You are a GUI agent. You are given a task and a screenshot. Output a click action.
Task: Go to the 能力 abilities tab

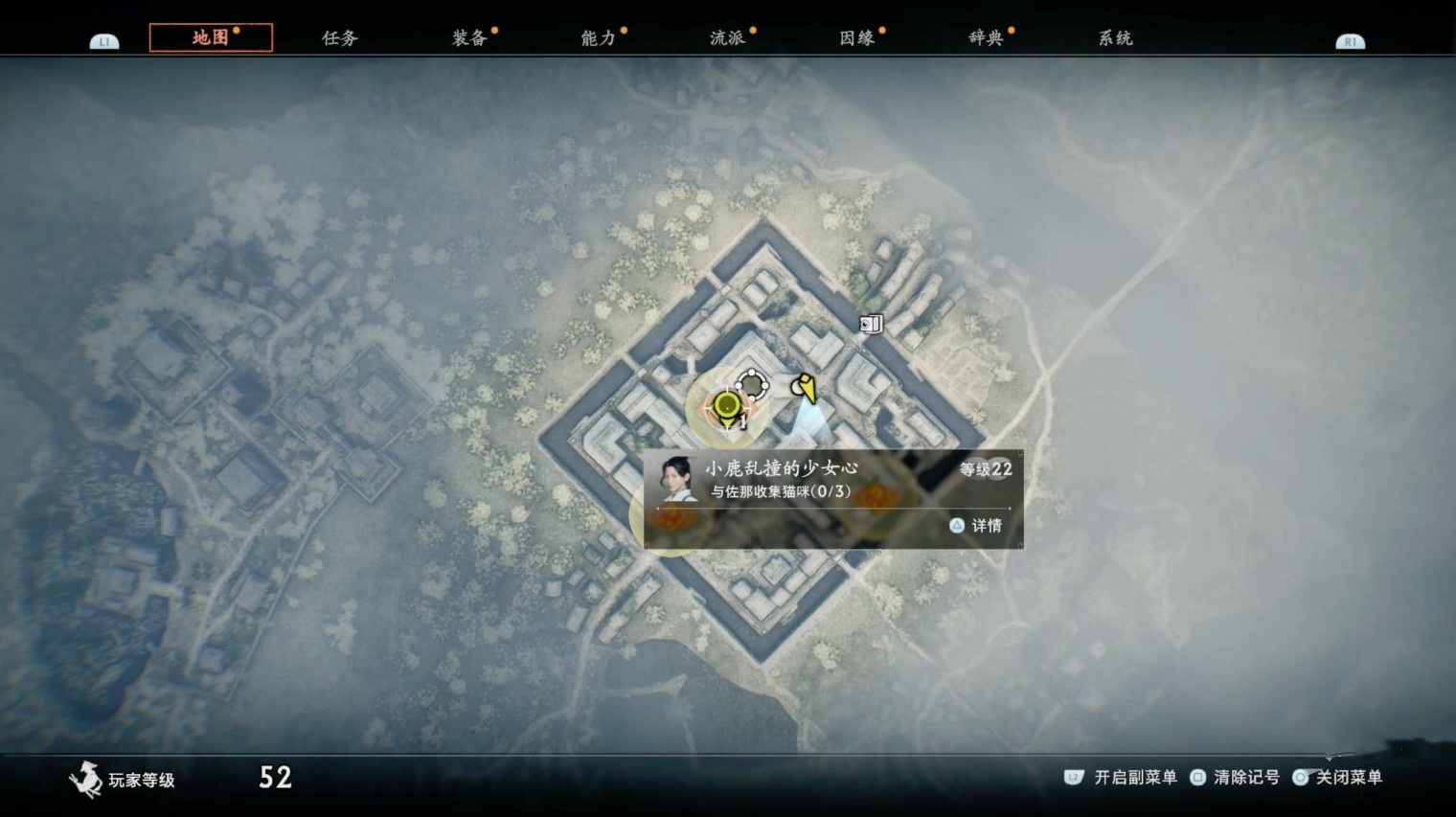598,38
